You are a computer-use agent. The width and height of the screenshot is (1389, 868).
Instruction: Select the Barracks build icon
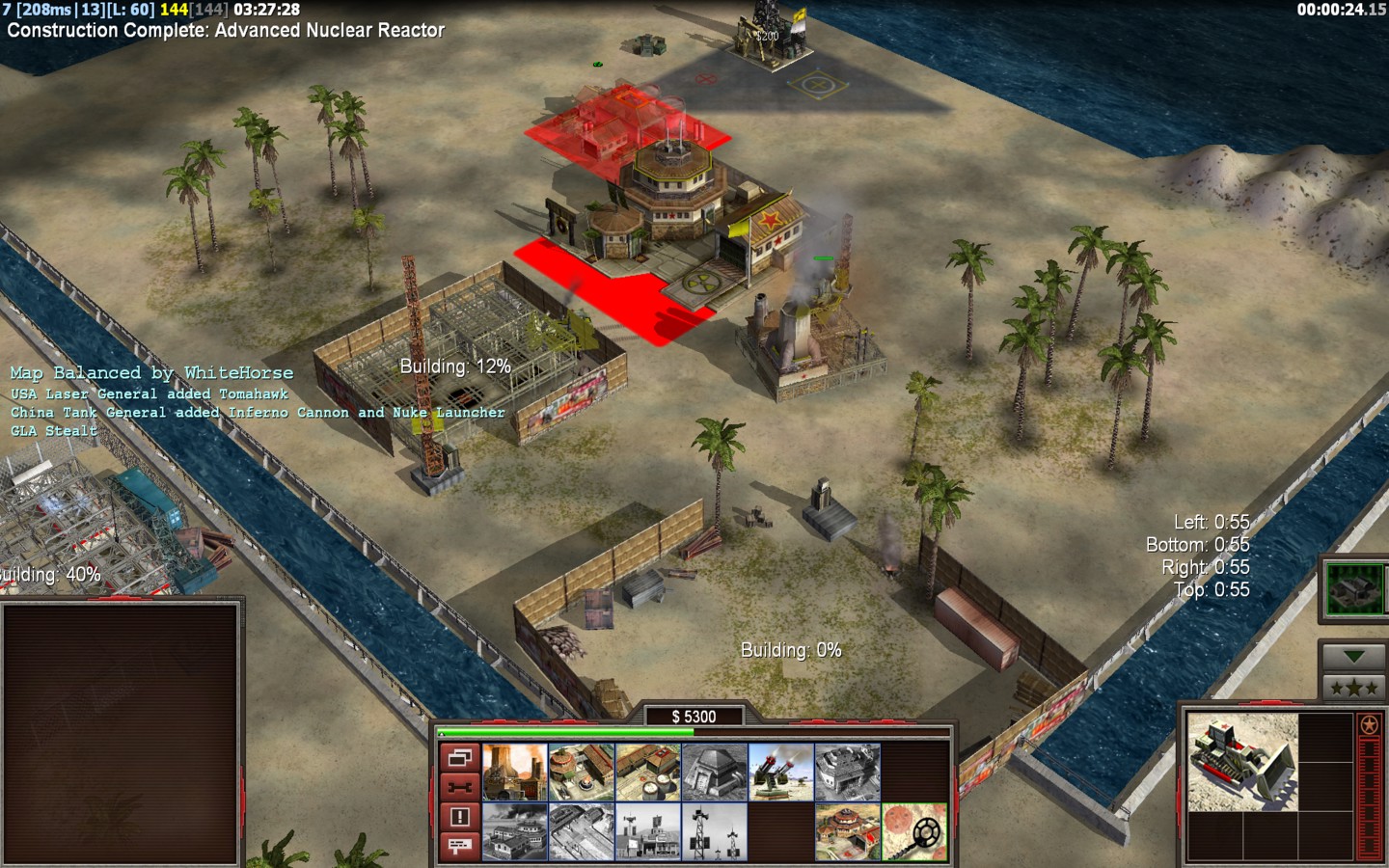581,772
